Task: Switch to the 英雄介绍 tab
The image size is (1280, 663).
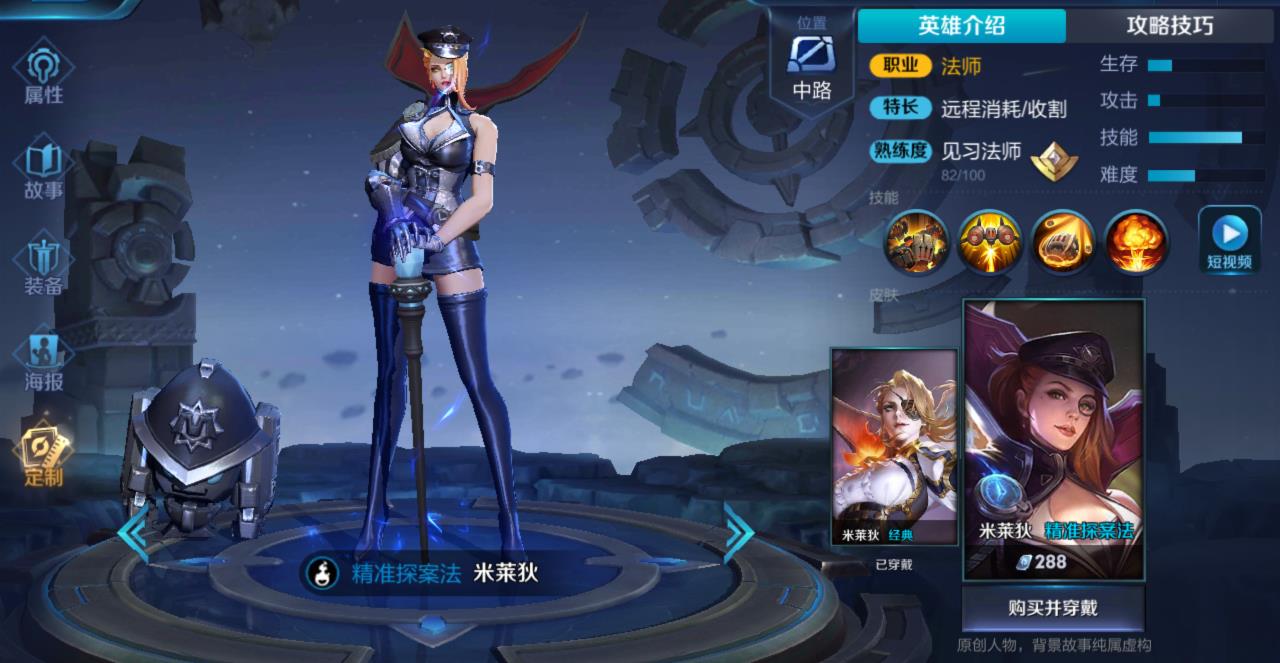Action: (961, 26)
